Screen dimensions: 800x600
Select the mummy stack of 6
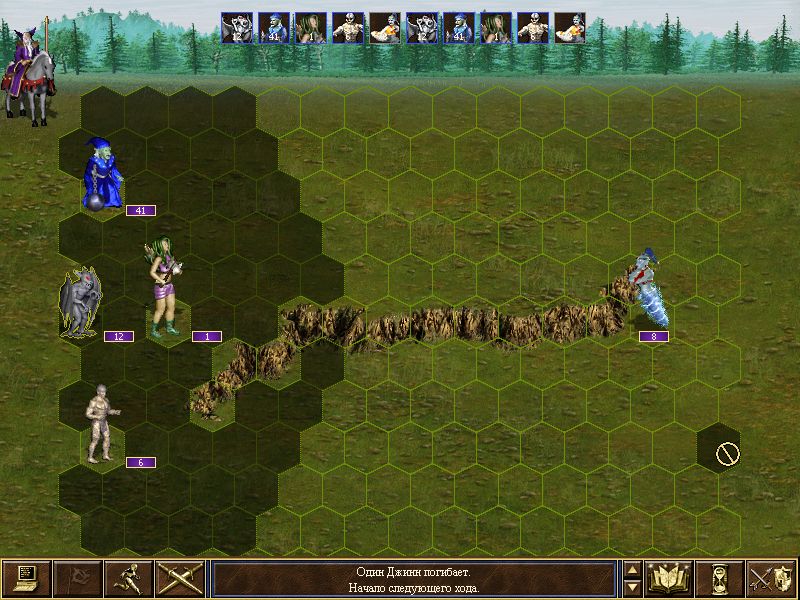pos(100,425)
